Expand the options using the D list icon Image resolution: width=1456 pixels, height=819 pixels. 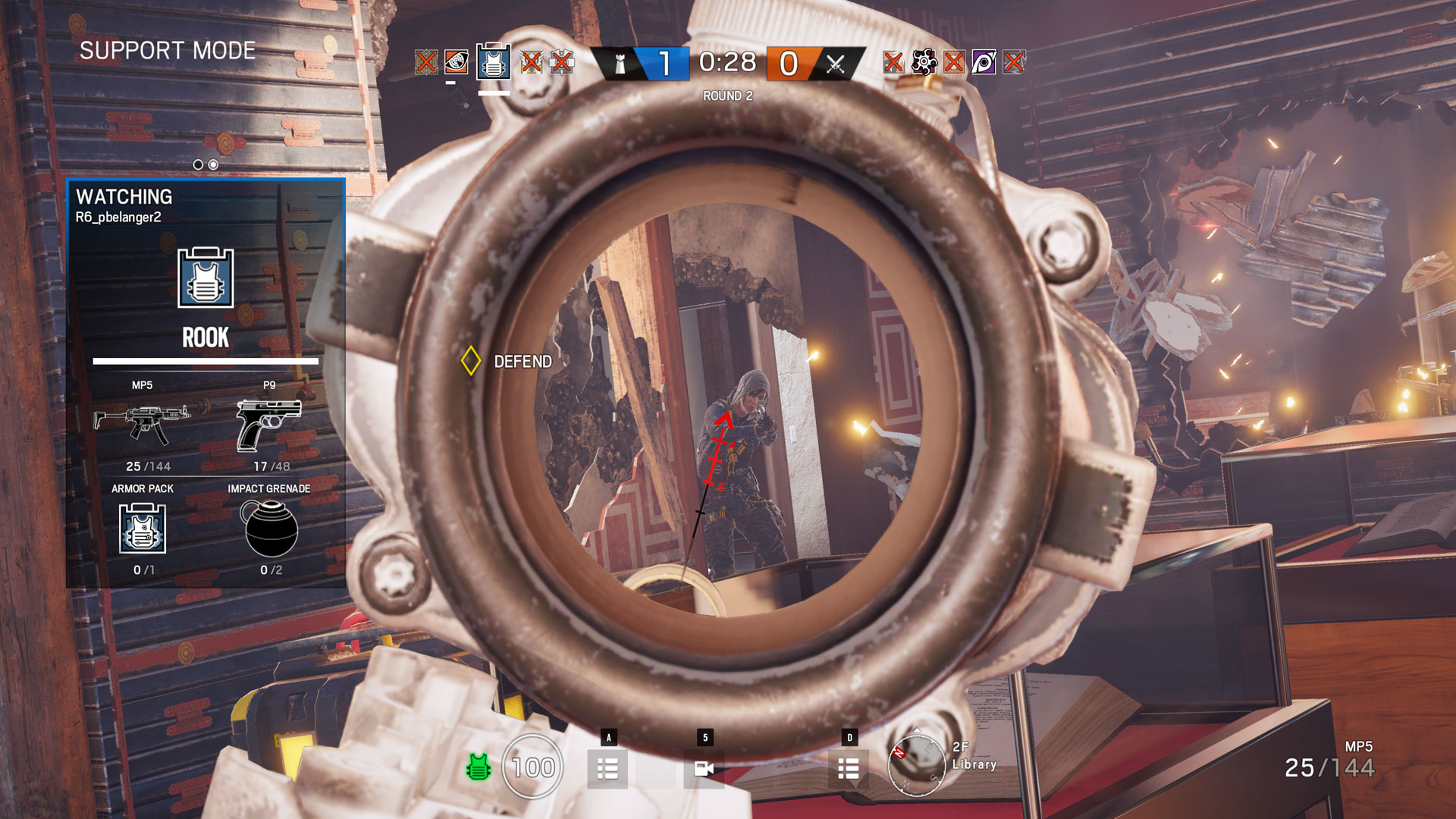(x=848, y=767)
